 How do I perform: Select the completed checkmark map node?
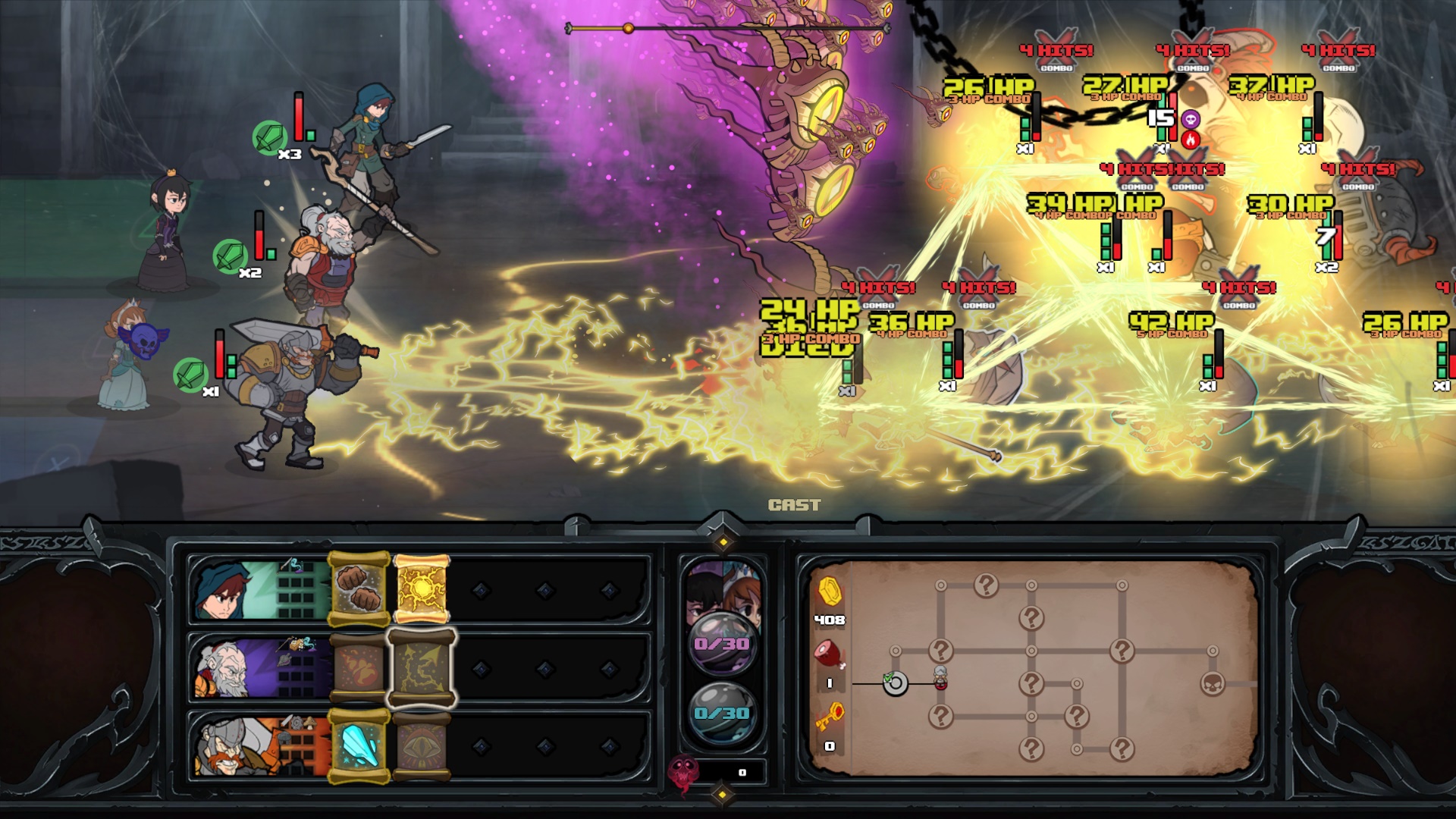(895, 683)
